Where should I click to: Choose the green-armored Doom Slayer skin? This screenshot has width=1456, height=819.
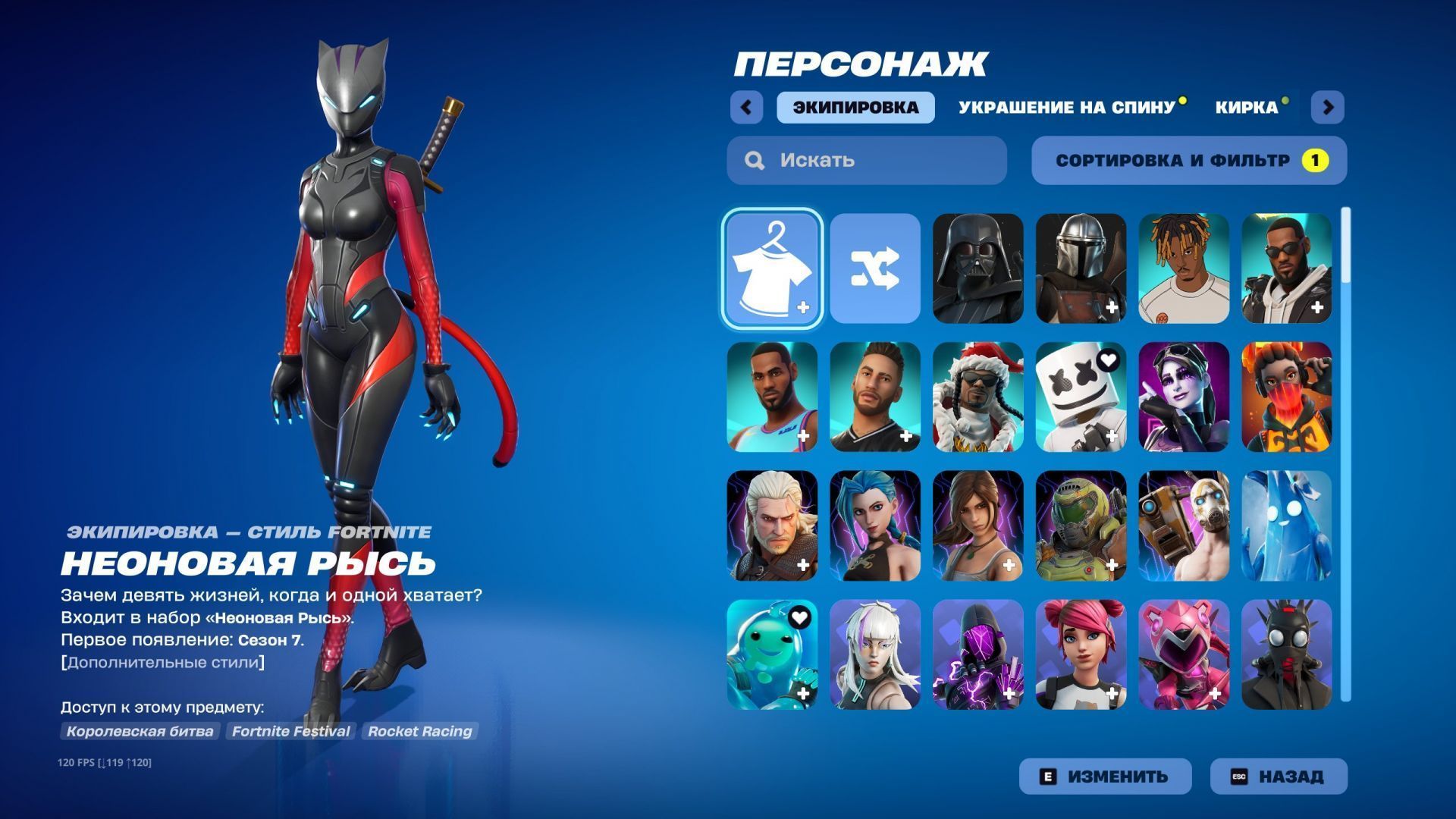pyautogui.click(x=1081, y=526)
